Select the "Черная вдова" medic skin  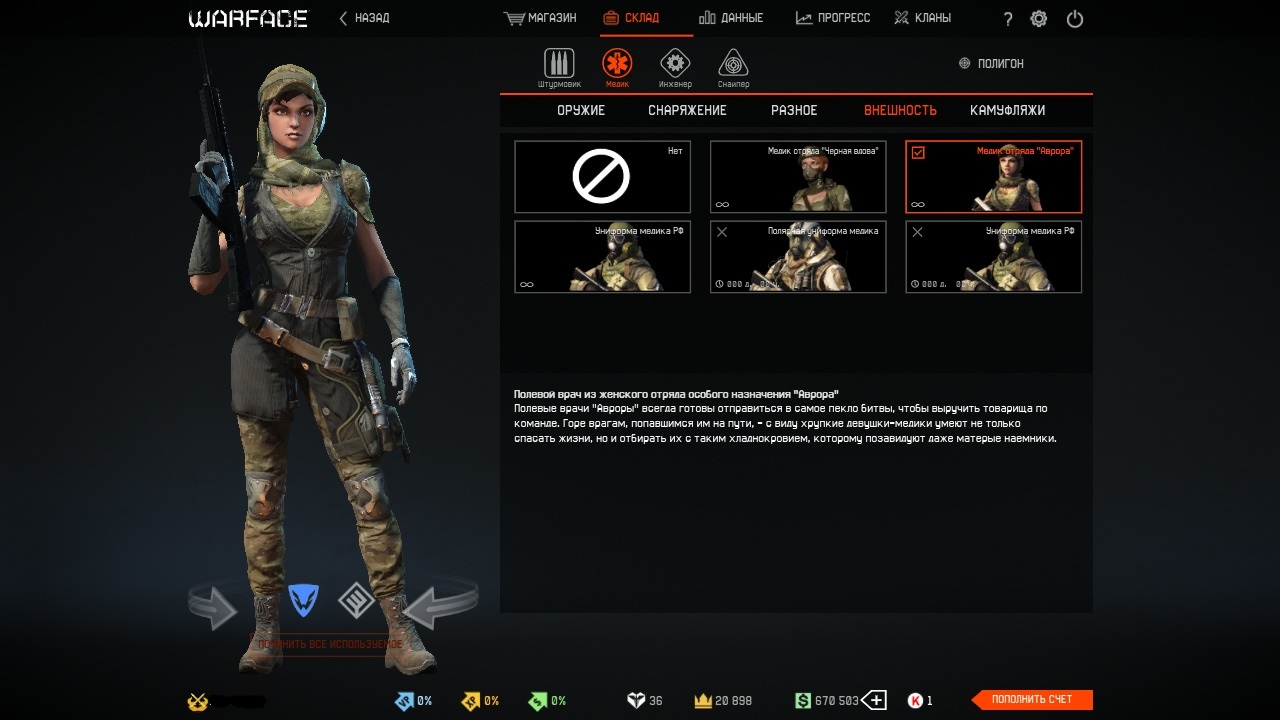click(798, 177)
